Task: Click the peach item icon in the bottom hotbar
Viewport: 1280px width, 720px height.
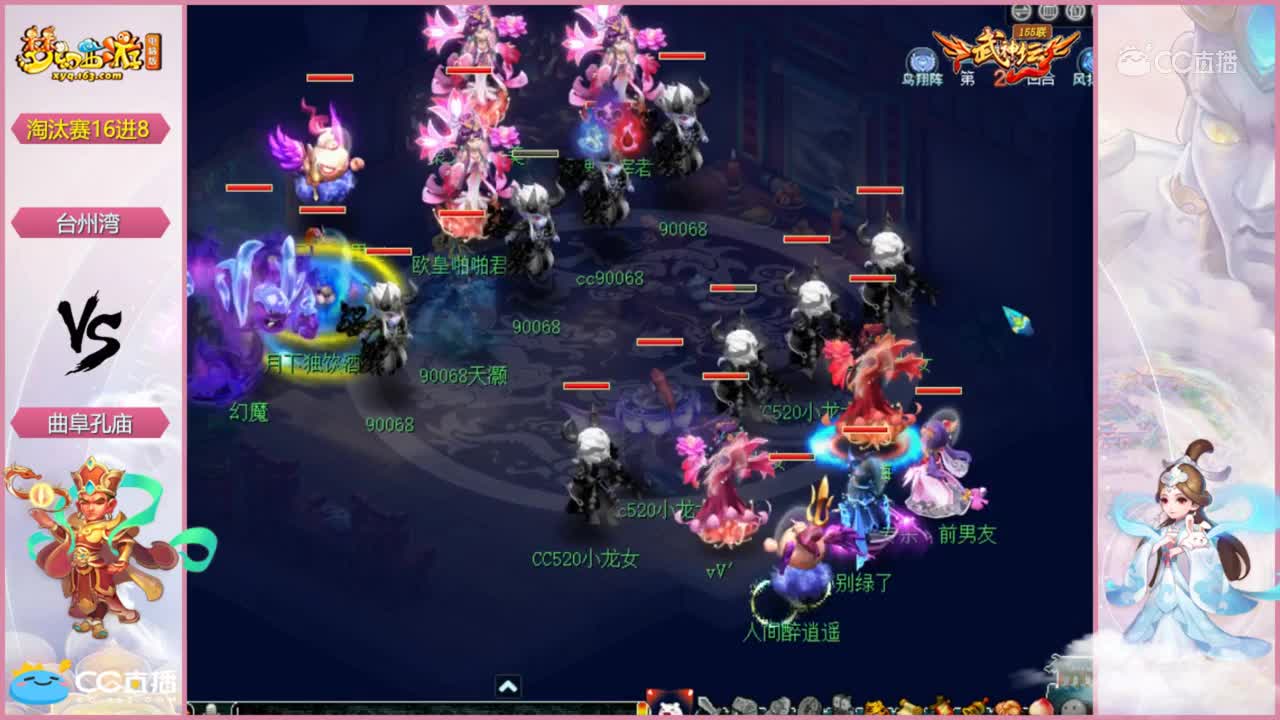Action: click(1041, 706)
